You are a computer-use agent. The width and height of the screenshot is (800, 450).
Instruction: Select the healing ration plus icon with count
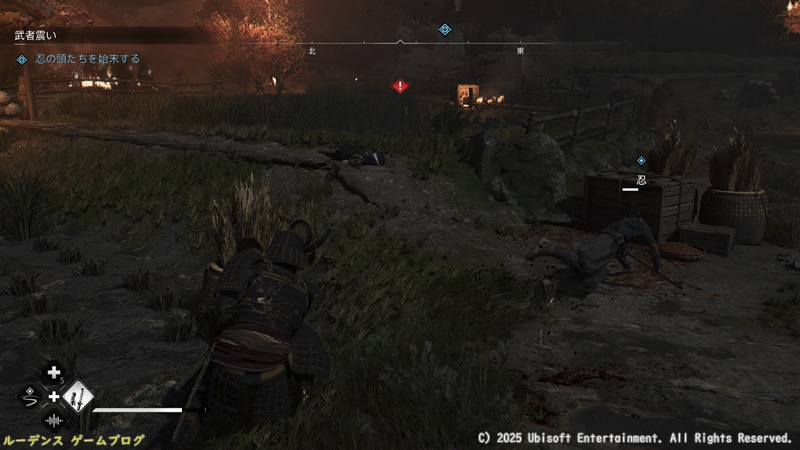[54, 374]
